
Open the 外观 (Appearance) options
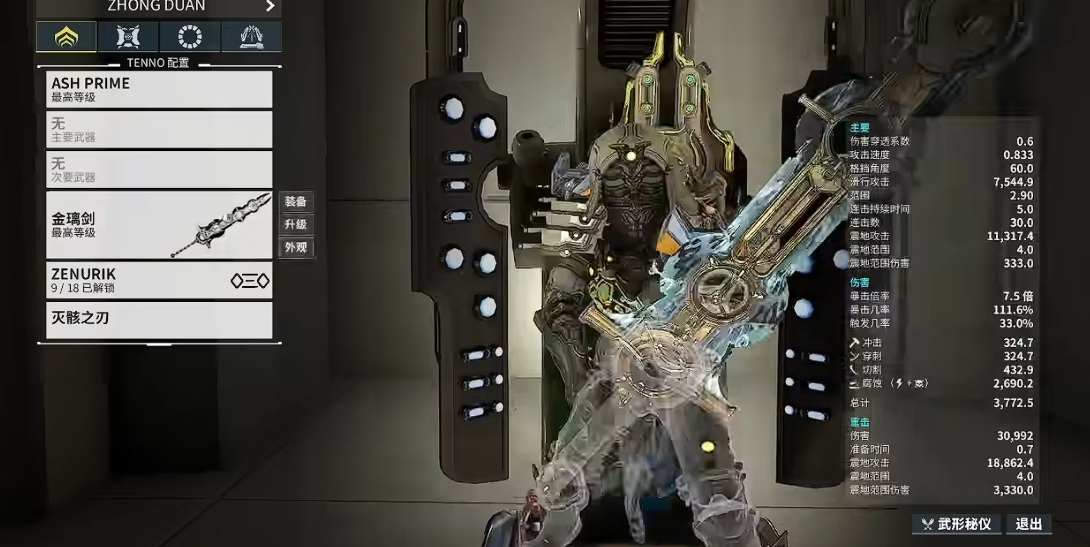[x=295, y=247]
